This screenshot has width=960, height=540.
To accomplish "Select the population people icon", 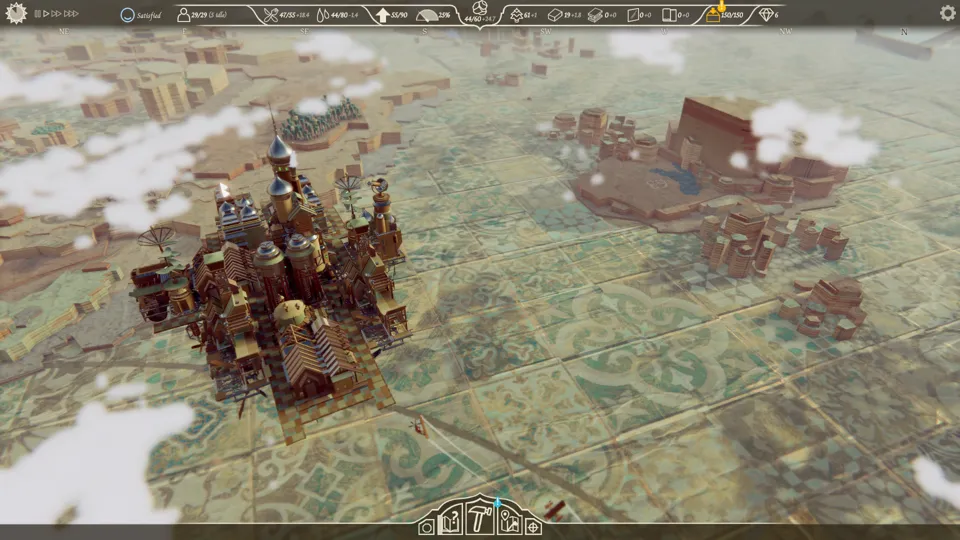I will pos(184,15).
